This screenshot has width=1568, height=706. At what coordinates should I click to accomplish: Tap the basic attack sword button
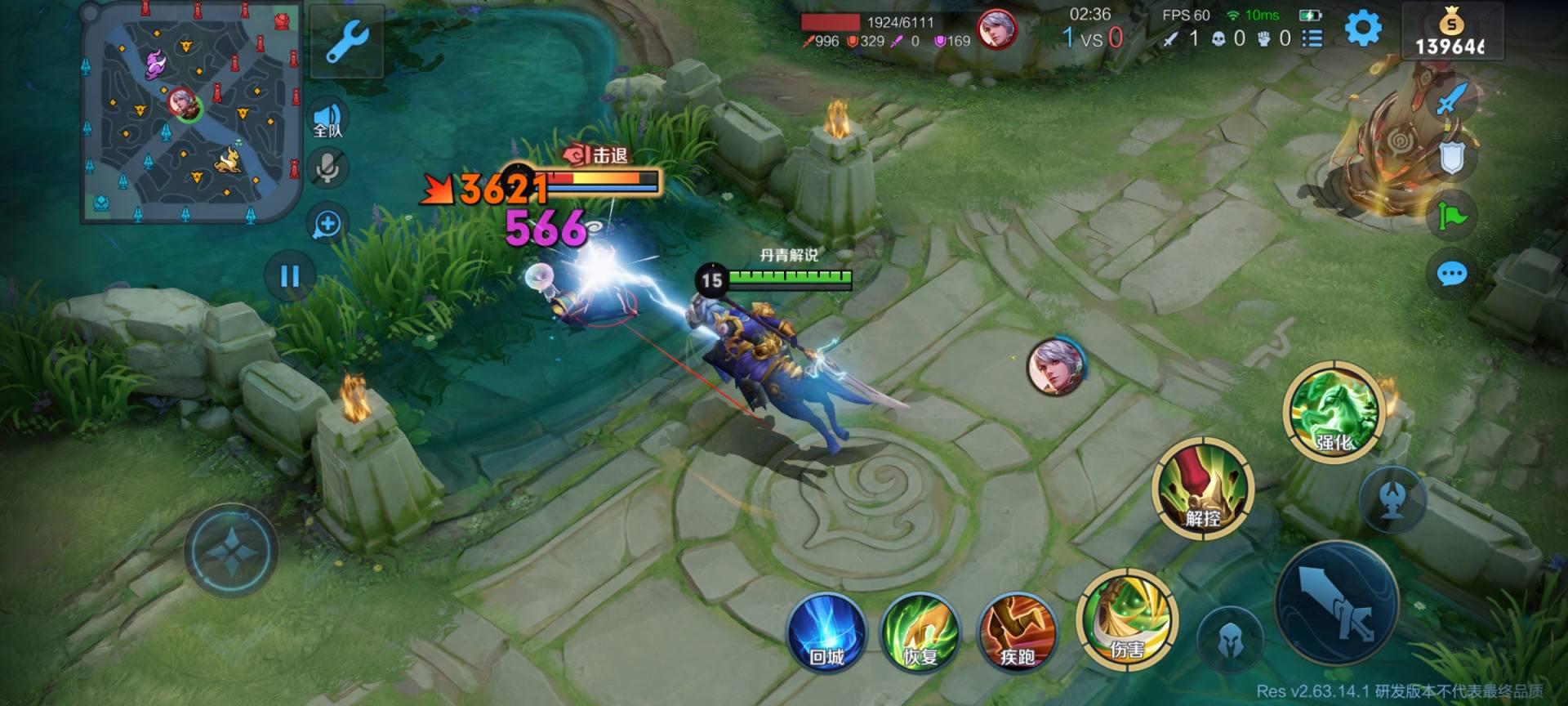(x=1337, y=603)
